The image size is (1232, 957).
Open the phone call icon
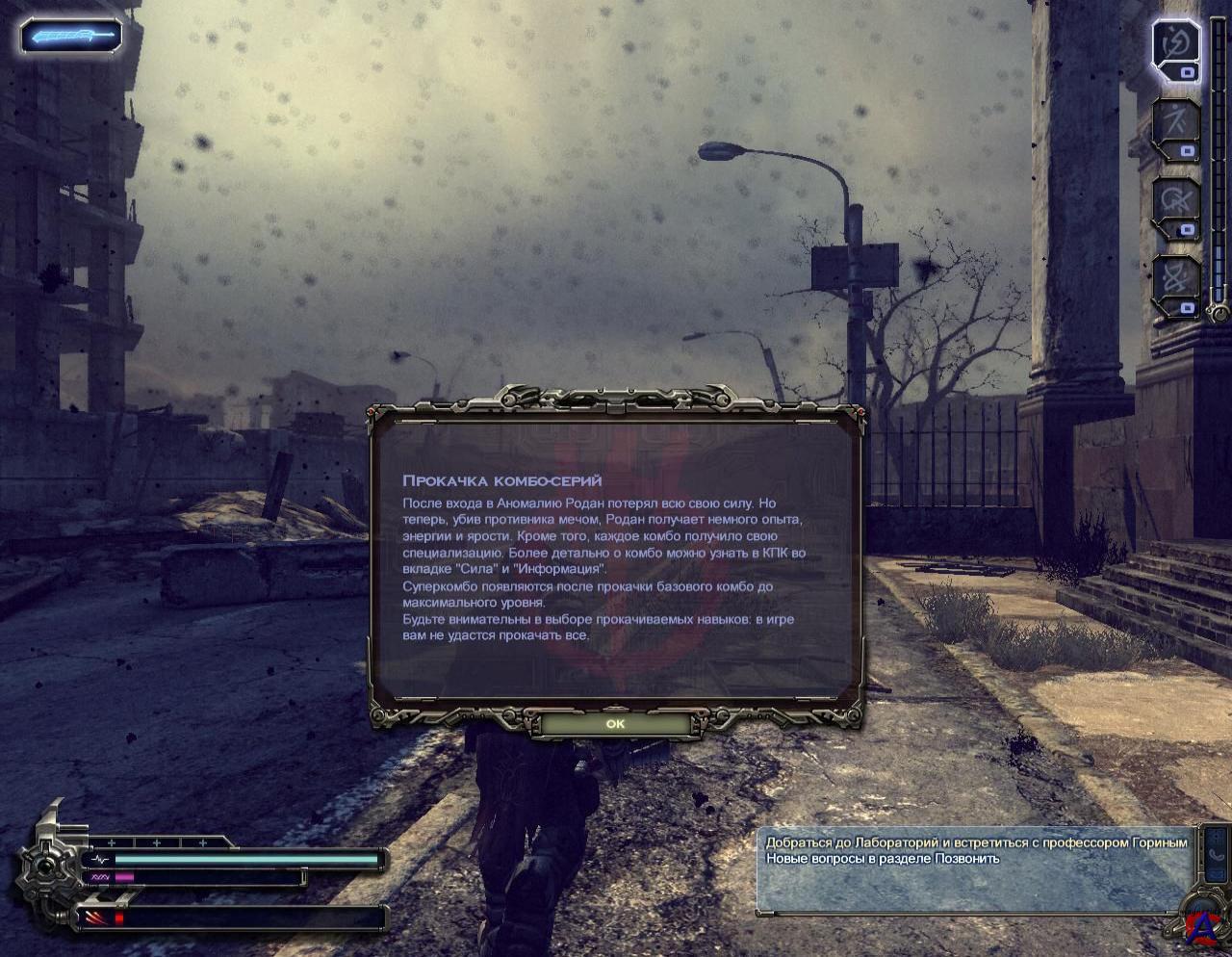tap(1216, 855)
